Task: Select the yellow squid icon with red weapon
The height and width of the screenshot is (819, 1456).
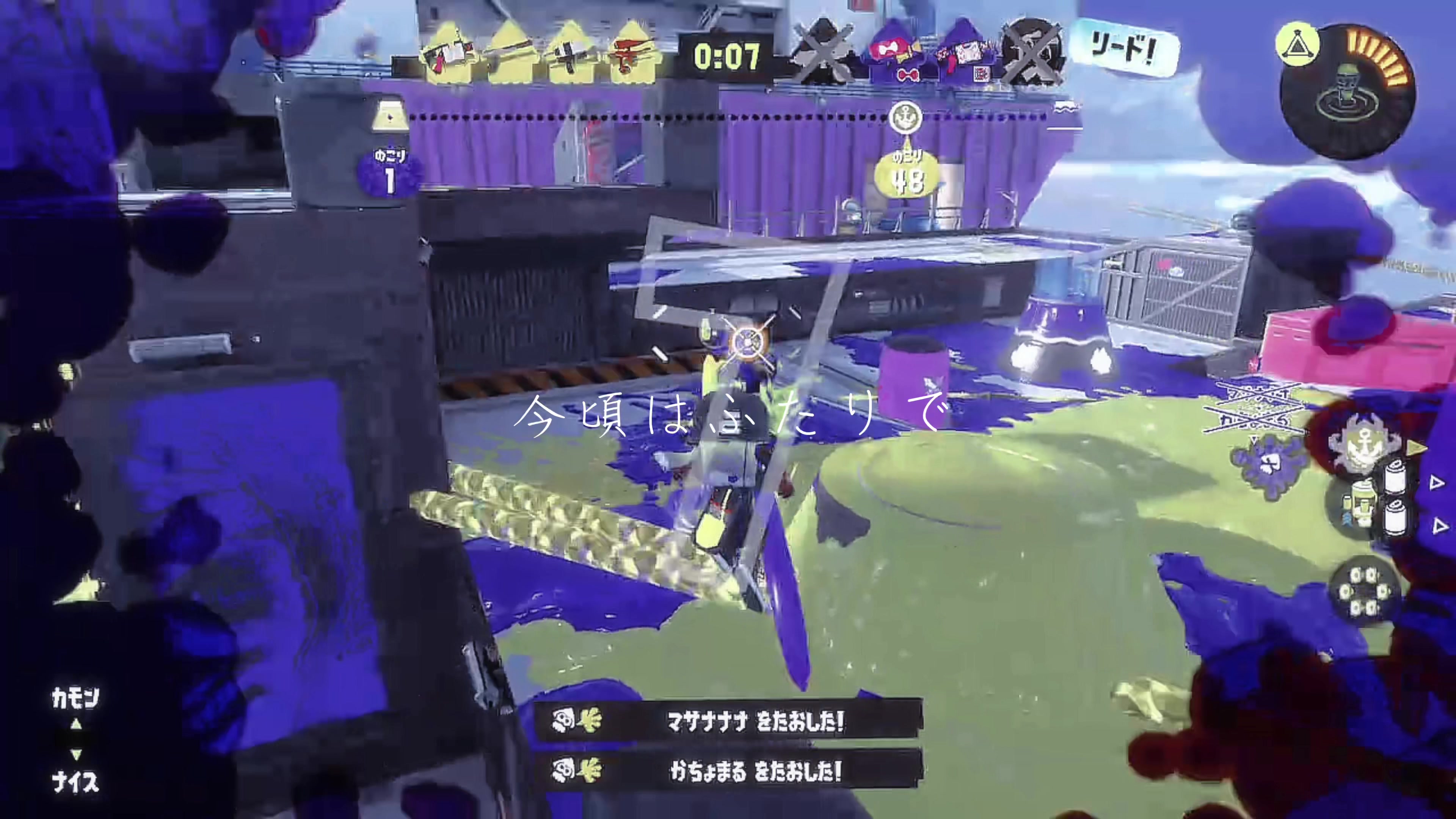Action: point(633,54)
